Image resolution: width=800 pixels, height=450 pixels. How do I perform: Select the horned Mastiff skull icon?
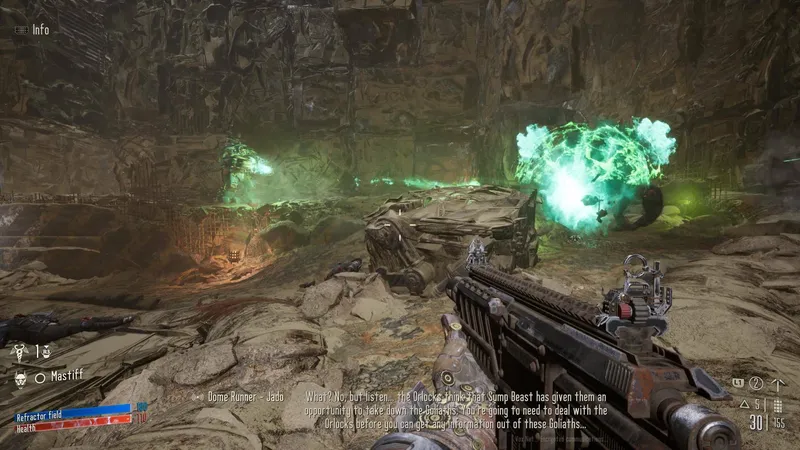[18, 378]
